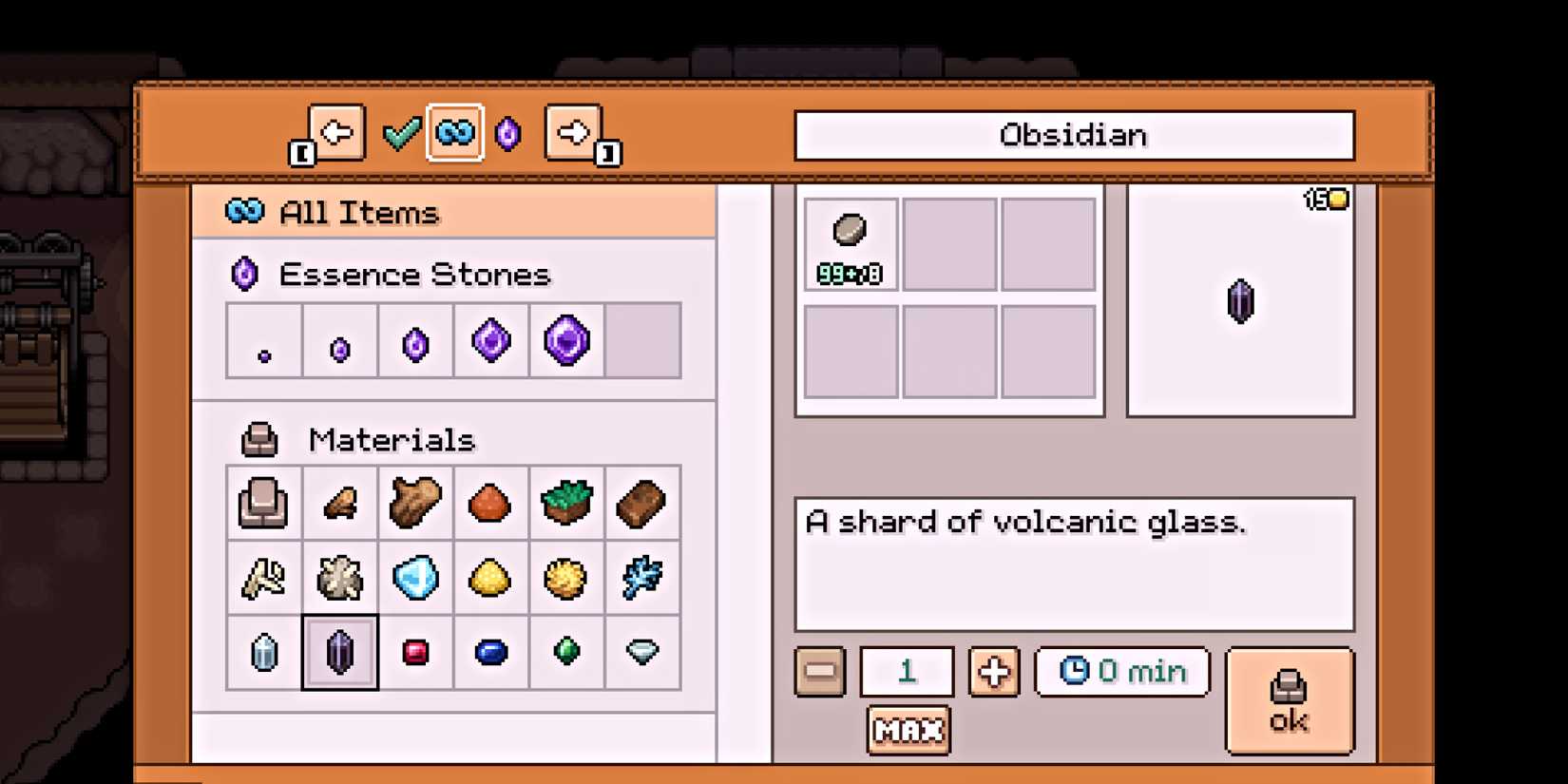
Task: Select the Obsidian crystal in the Materials grid
Action: pyautogui.click(x=339, y=652)
